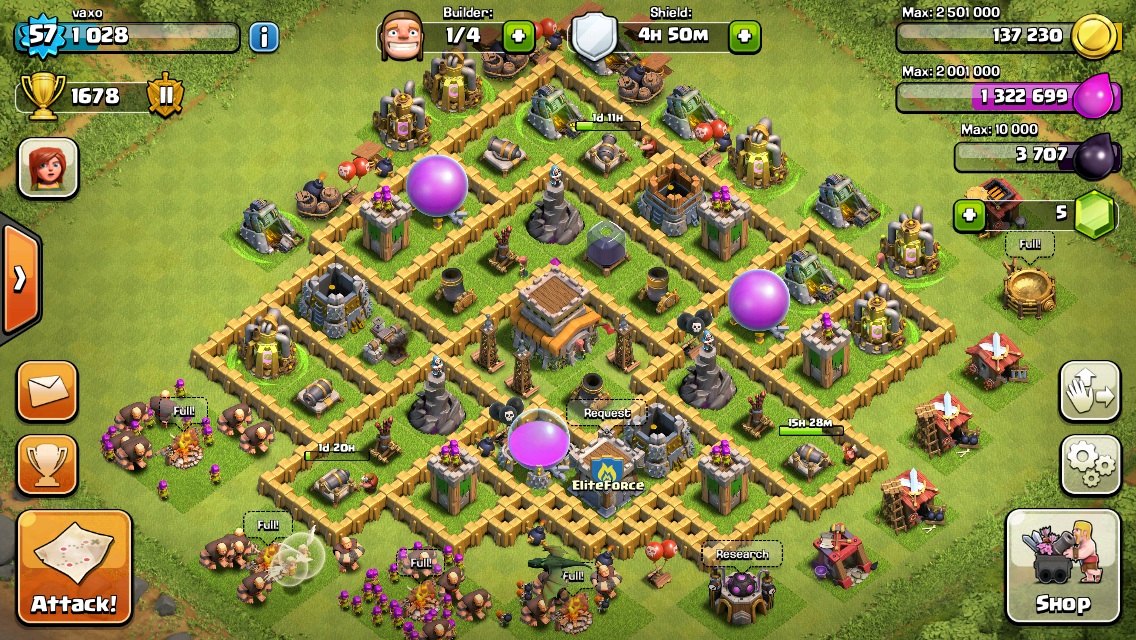Add gems with the green plus button
The width and height of the screenshot is (1136, 640).
[x=967, y=214]
